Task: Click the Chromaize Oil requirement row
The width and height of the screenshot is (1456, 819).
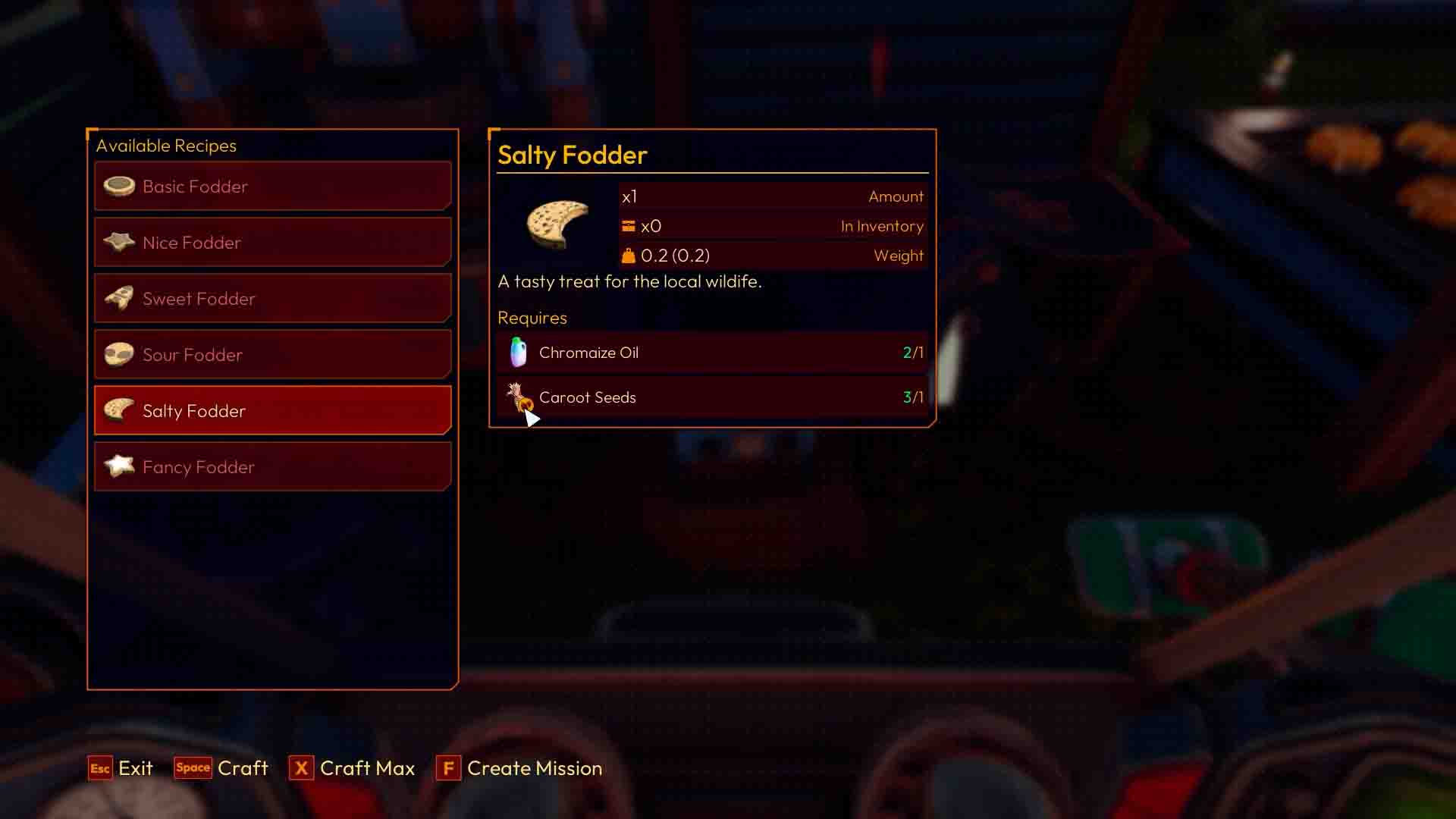Action: click(x=713, y=352)
